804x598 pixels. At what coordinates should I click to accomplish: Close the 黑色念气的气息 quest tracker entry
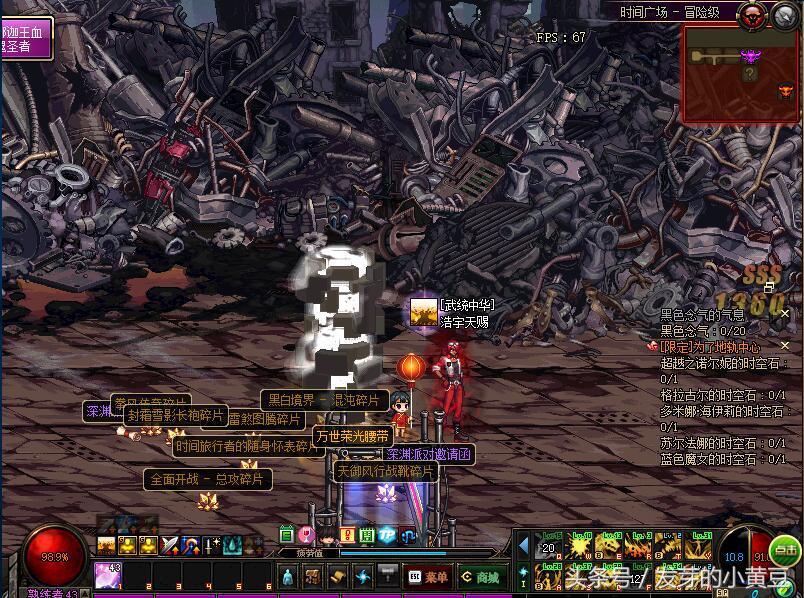(x=786, y=315)
